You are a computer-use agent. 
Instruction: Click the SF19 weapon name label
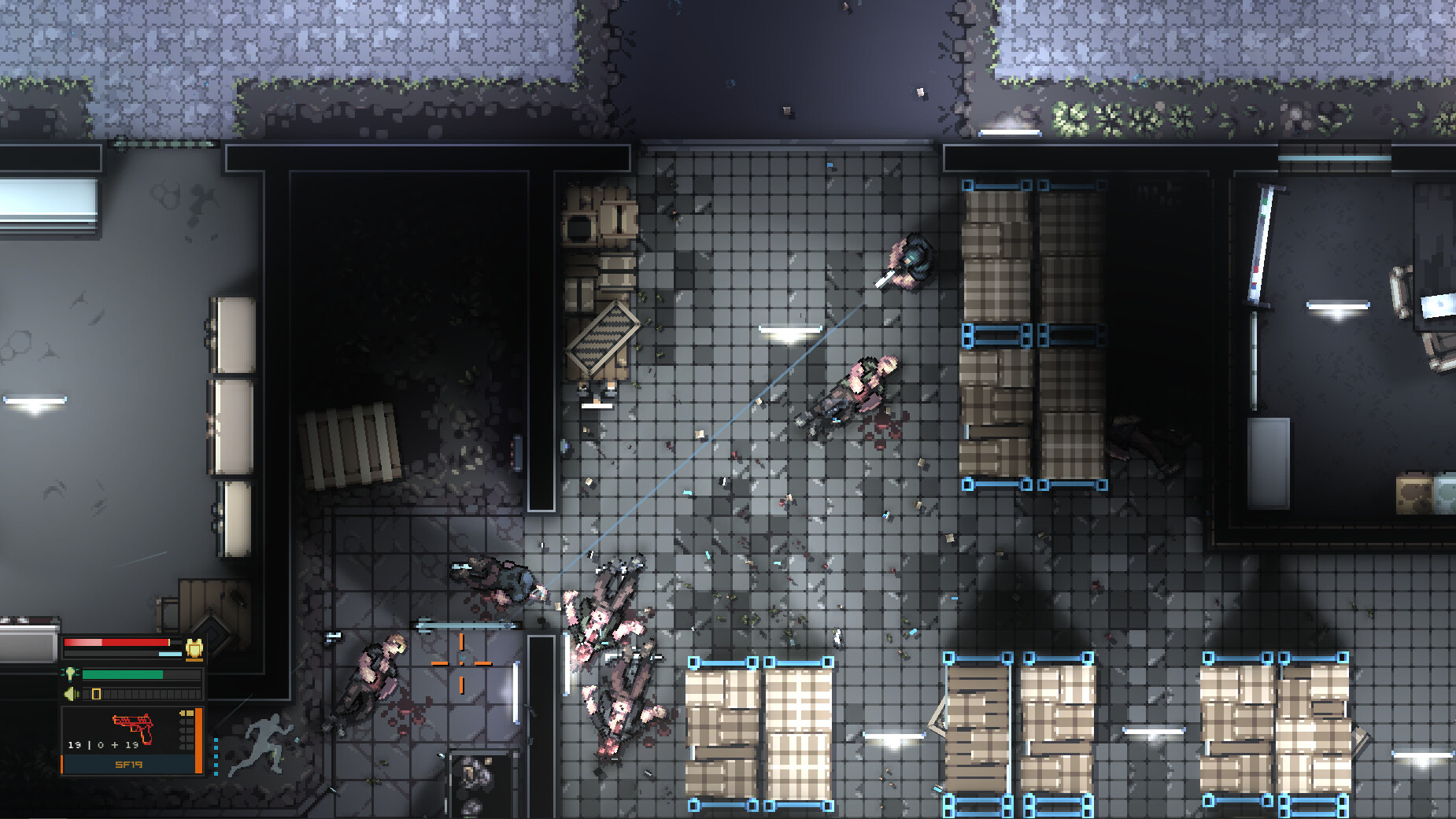tap(128, 765)
